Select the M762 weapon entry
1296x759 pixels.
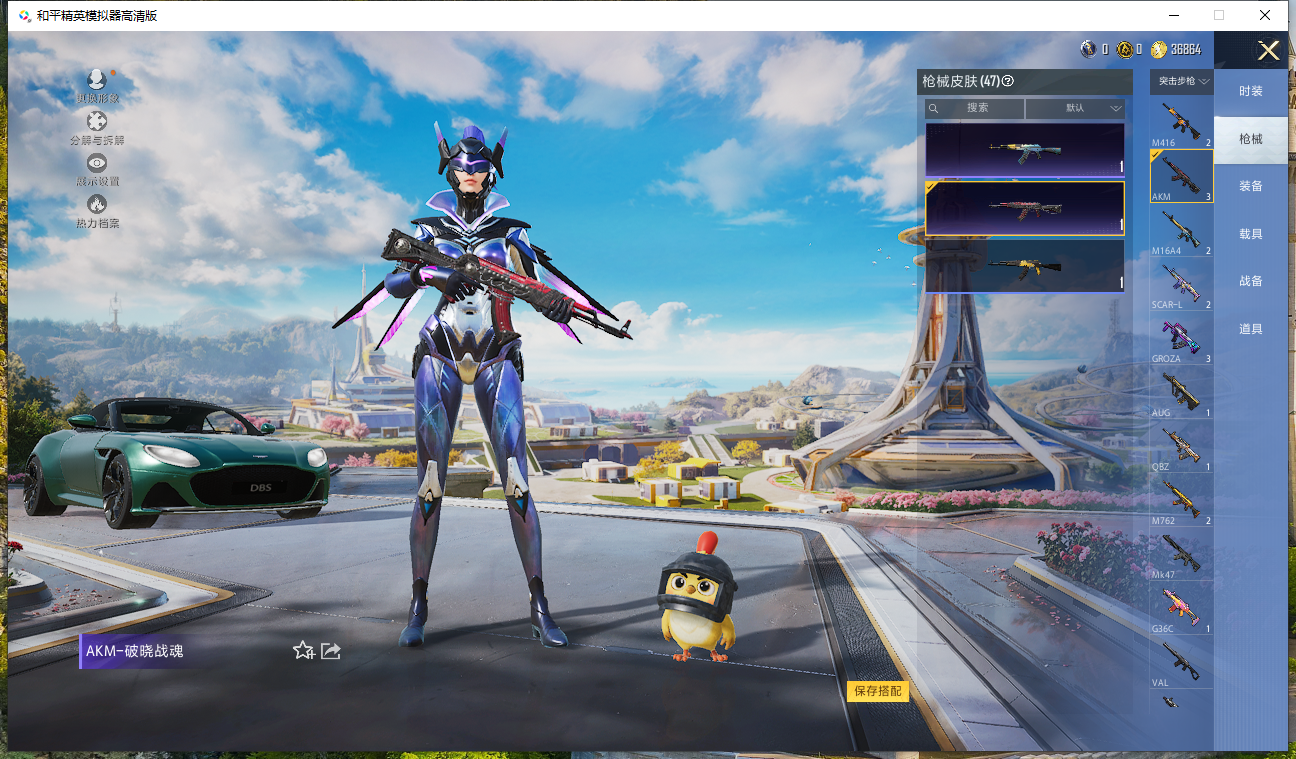1181,501
